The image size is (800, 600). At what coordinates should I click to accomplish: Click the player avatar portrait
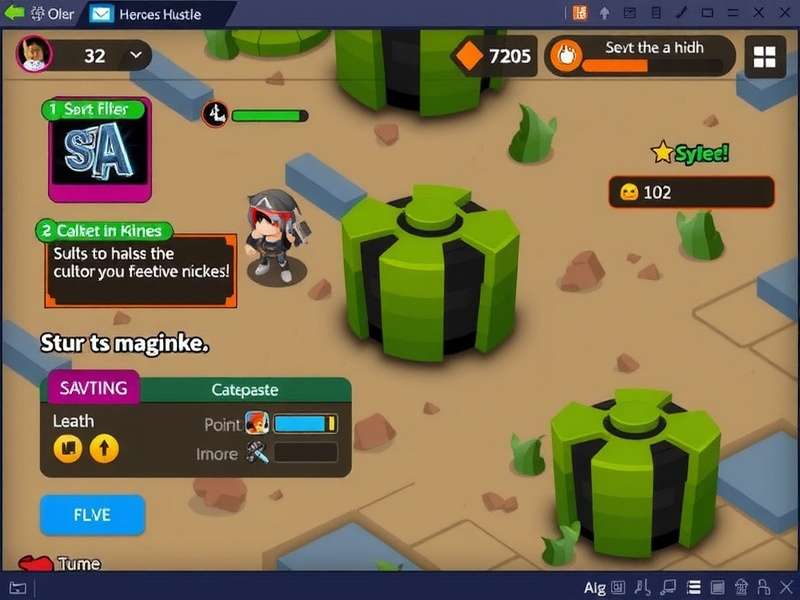35,54
